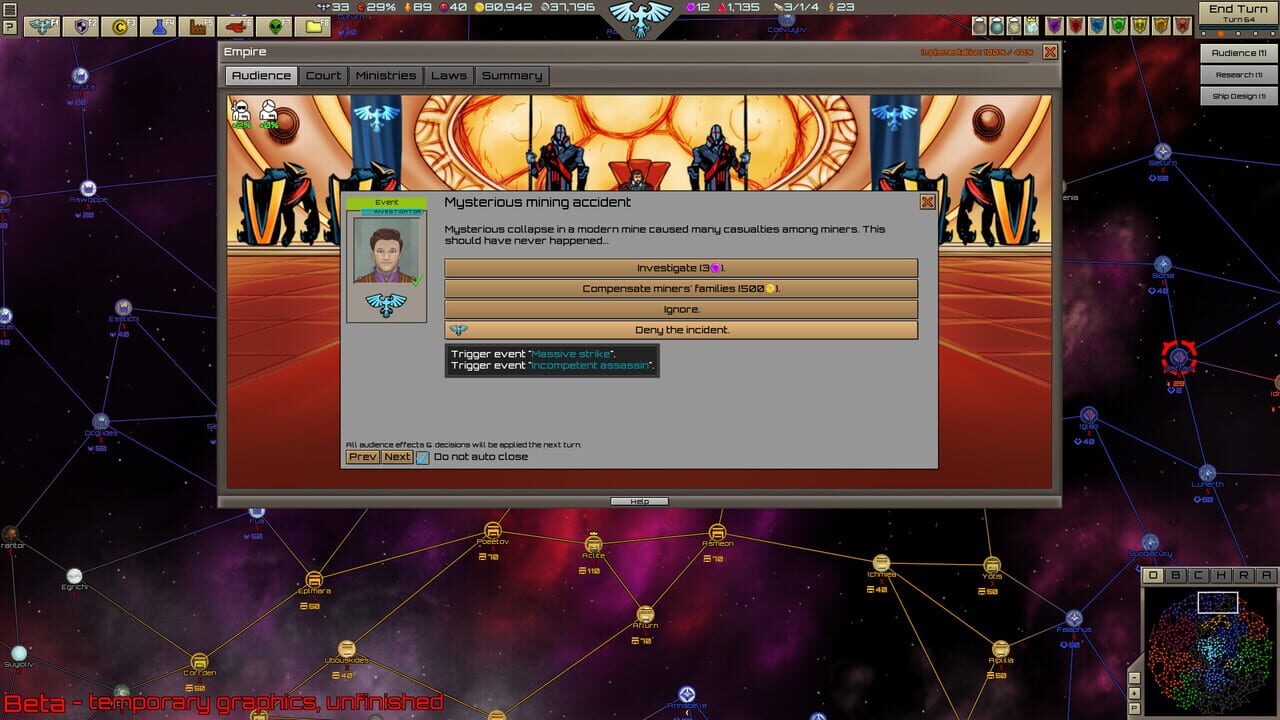1280x720 pixels.
Task: Choose the 'Deny the incident' option
Action: 681,329
